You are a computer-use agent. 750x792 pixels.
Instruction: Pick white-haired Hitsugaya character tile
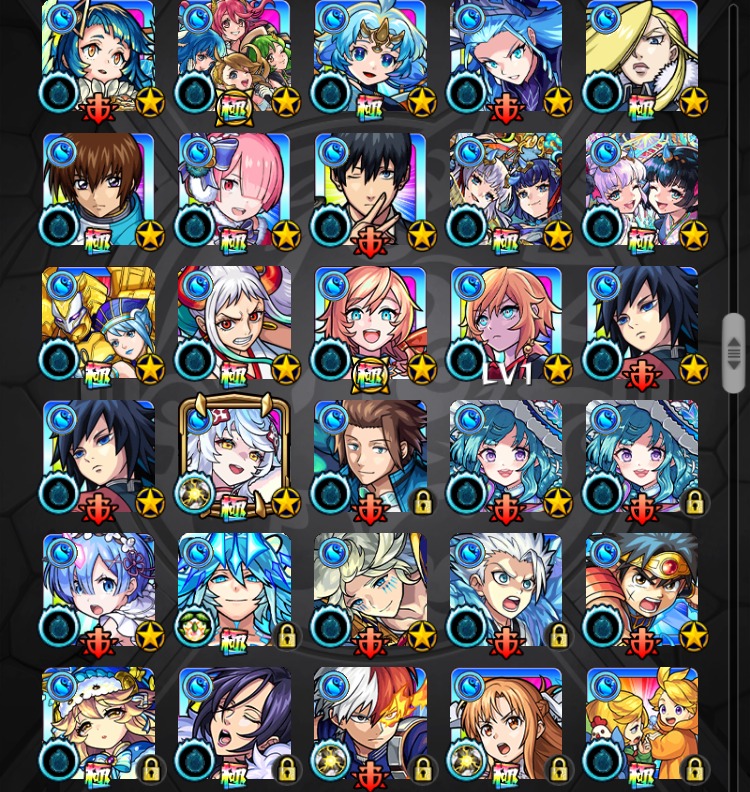point(507,590)
